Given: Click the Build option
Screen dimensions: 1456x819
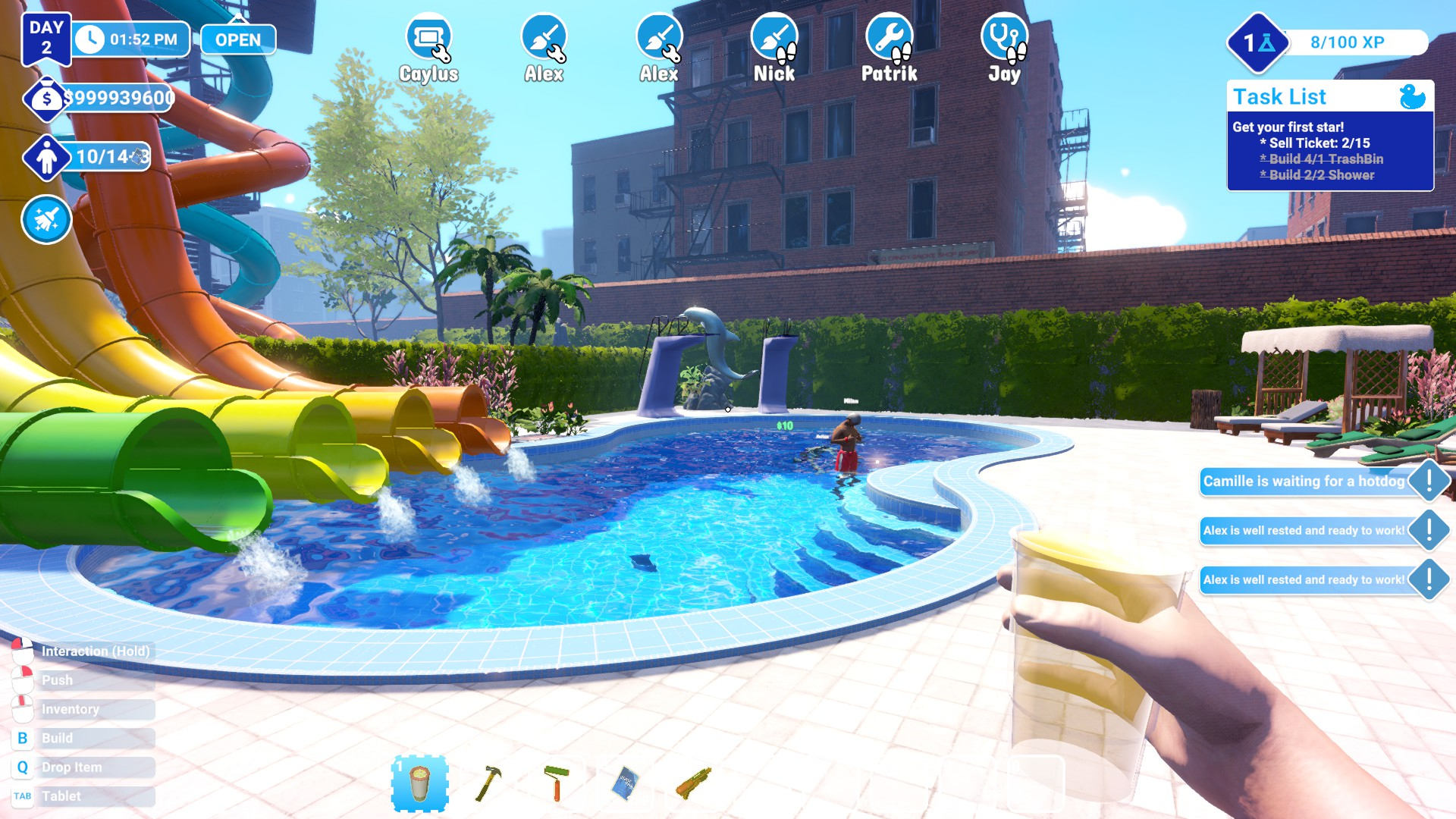Looking at the screenshot, I should [57, 738].
